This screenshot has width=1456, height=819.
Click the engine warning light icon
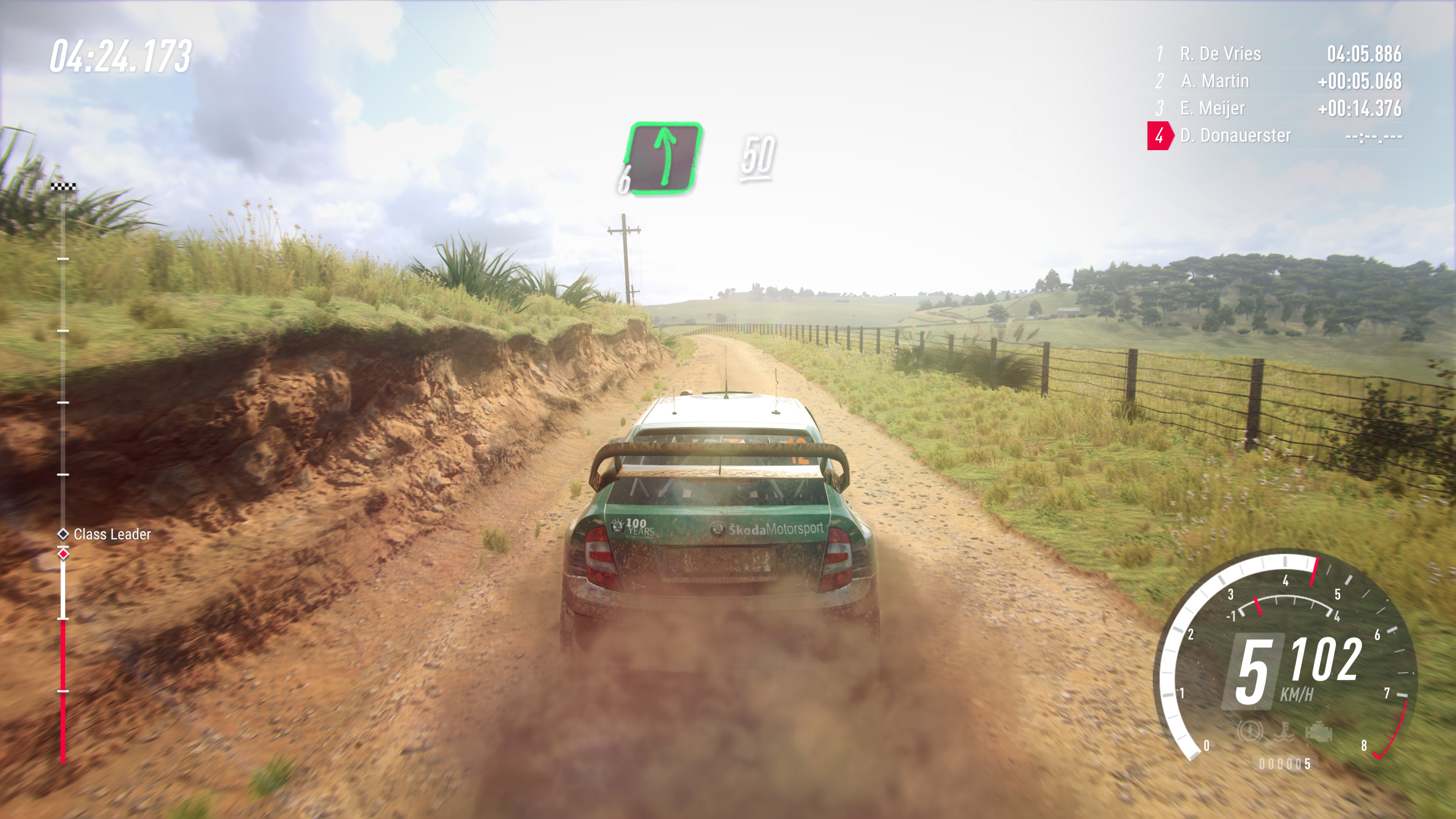pos(1319,733)
